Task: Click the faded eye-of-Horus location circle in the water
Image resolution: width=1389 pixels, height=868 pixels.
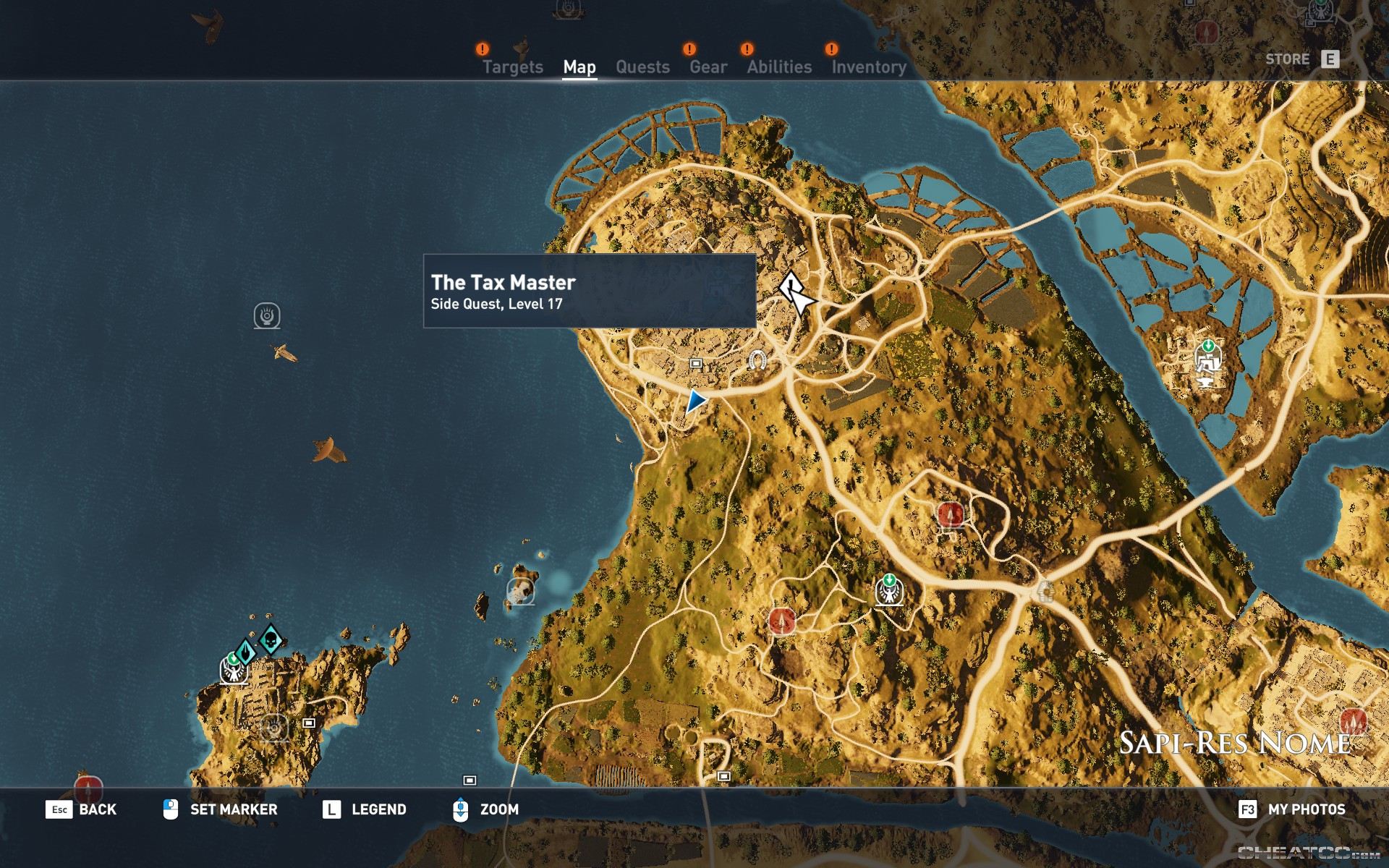Action: click(266, 316)
